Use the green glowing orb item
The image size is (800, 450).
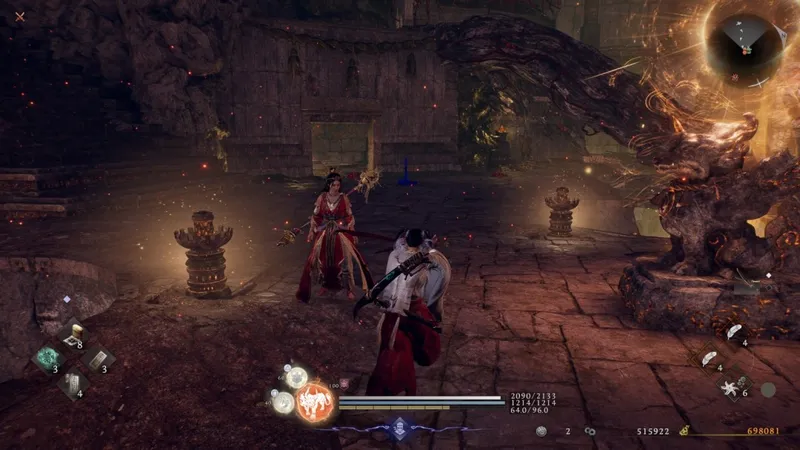point(48,358)
